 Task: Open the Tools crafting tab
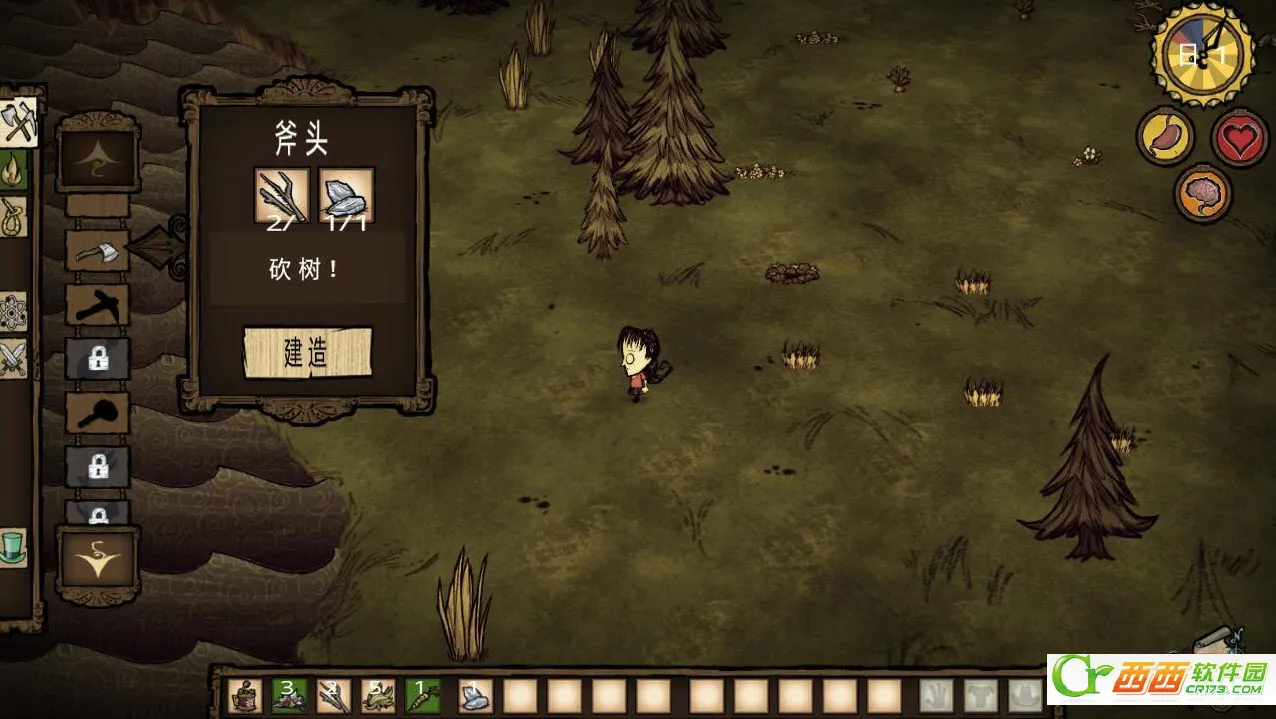click(18, 123)
